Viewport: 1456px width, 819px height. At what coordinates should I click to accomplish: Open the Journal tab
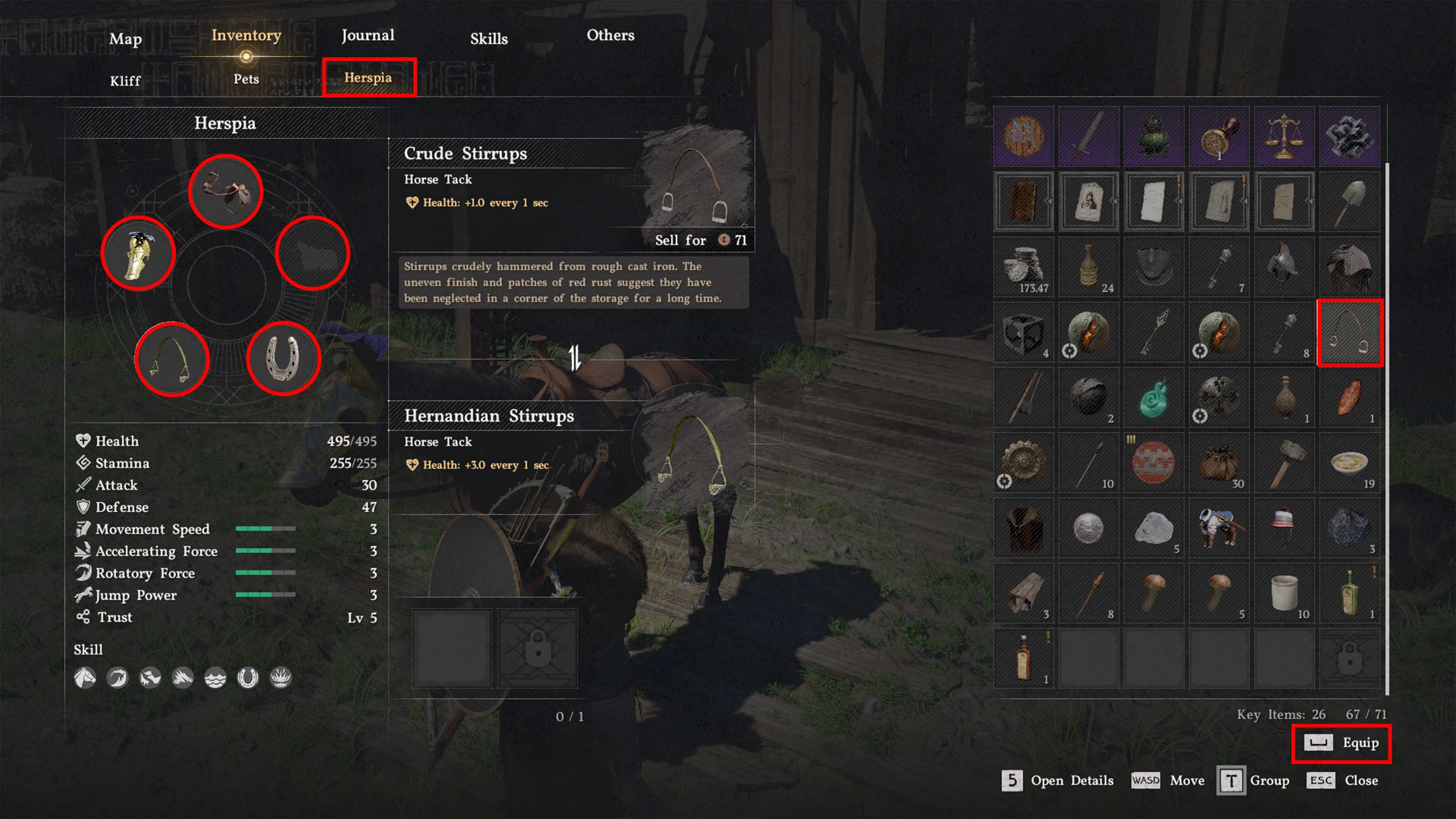367,35
